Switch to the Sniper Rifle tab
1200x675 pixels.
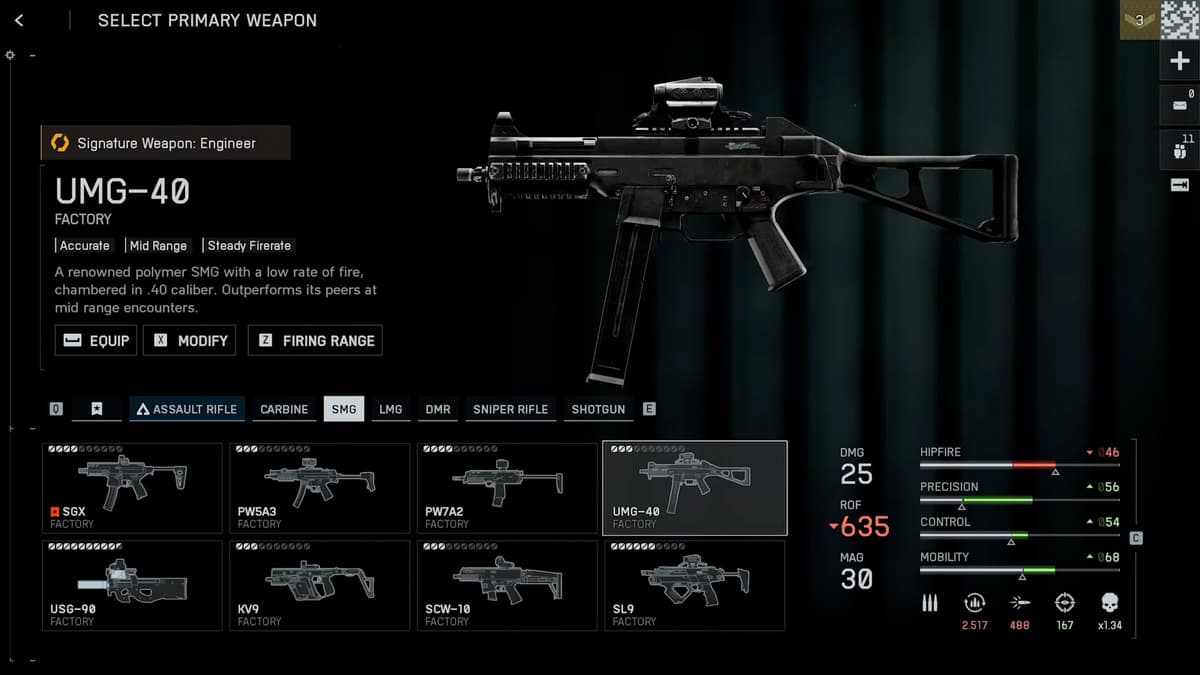point(510,409)
